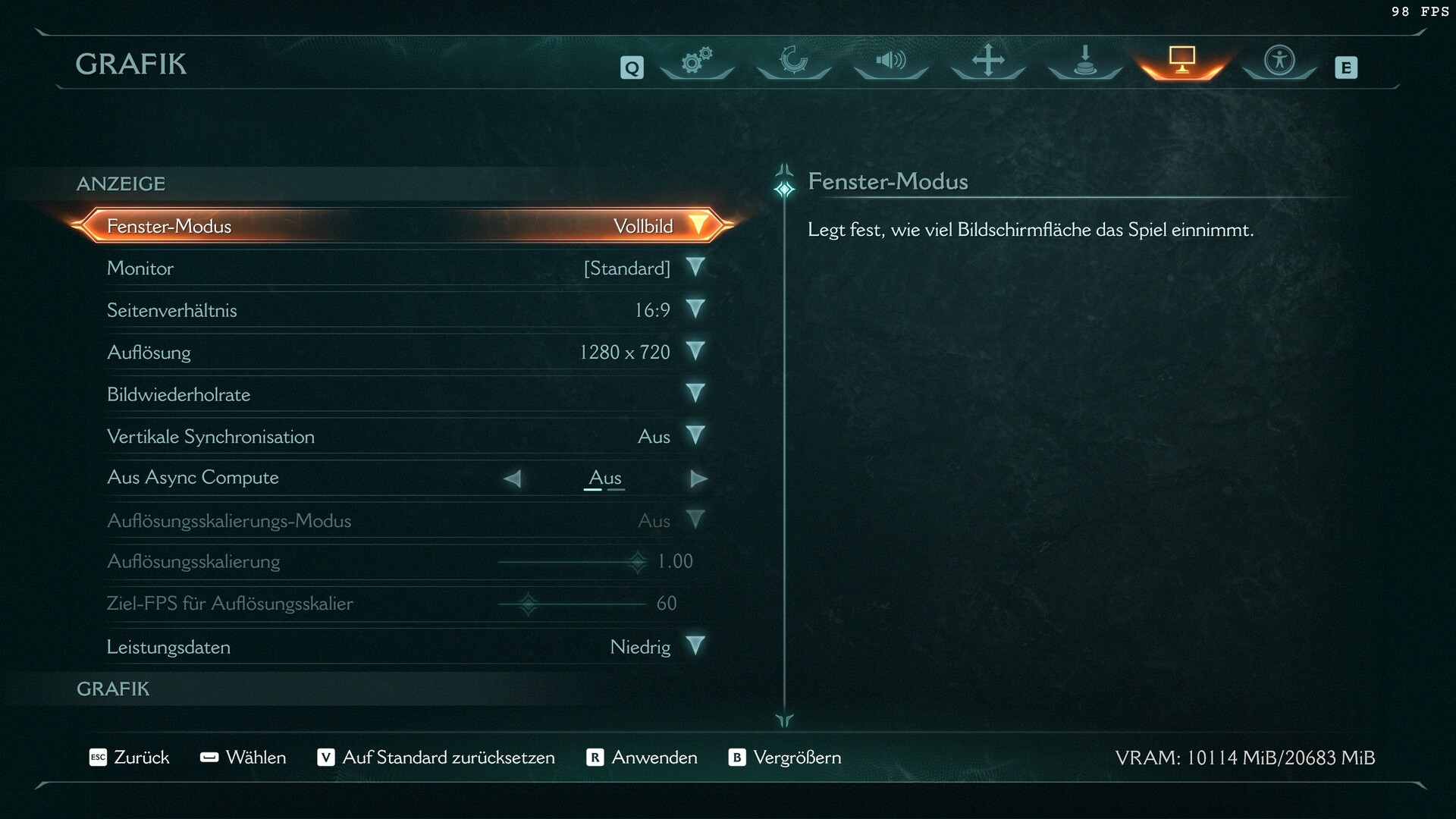
Task: Open the Leistungsdaten dropdown
Action: point(695,646)
